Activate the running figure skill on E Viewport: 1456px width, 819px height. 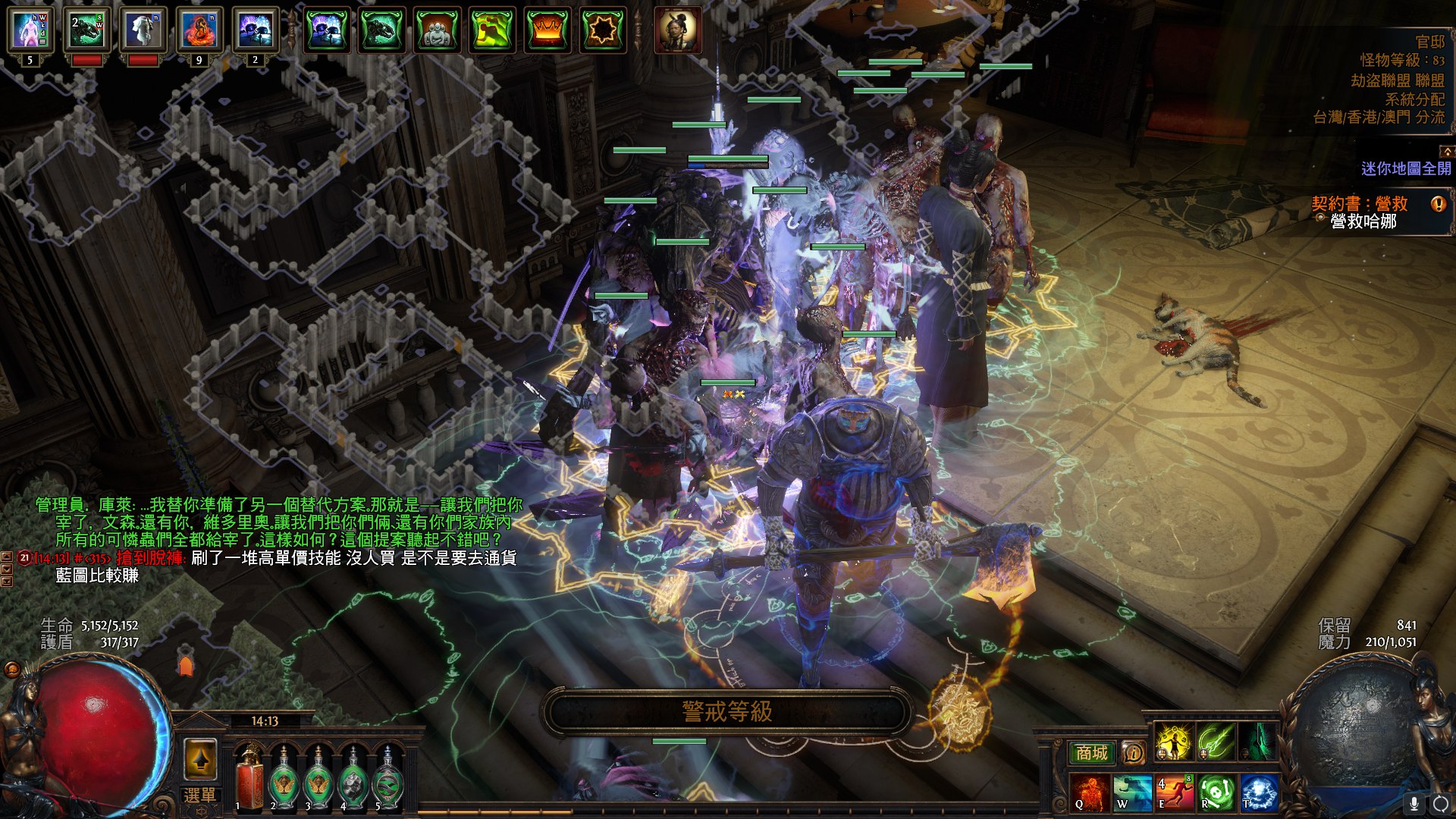pos(1175,793)
